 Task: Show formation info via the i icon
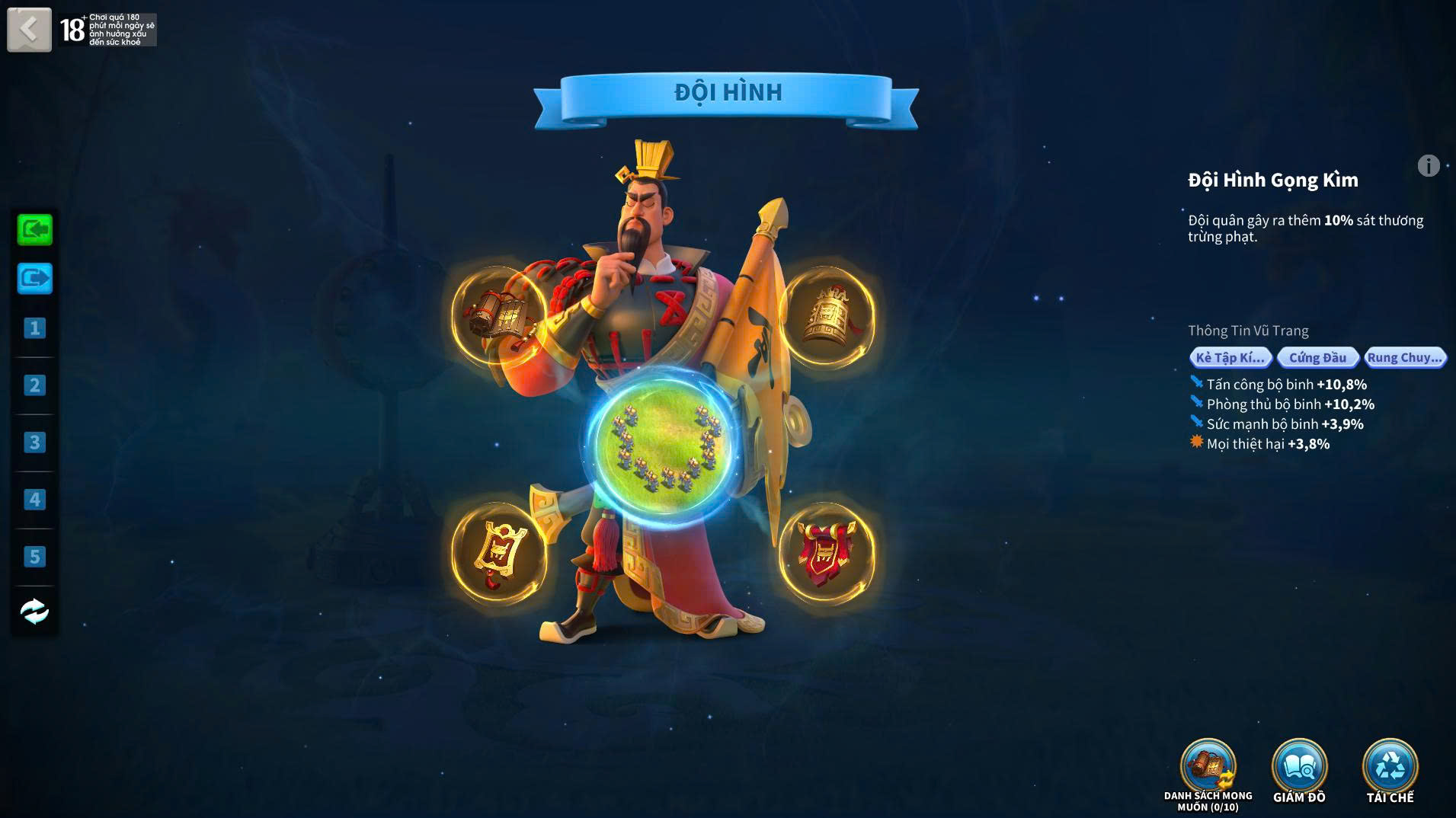click(x=1429, y=165)
